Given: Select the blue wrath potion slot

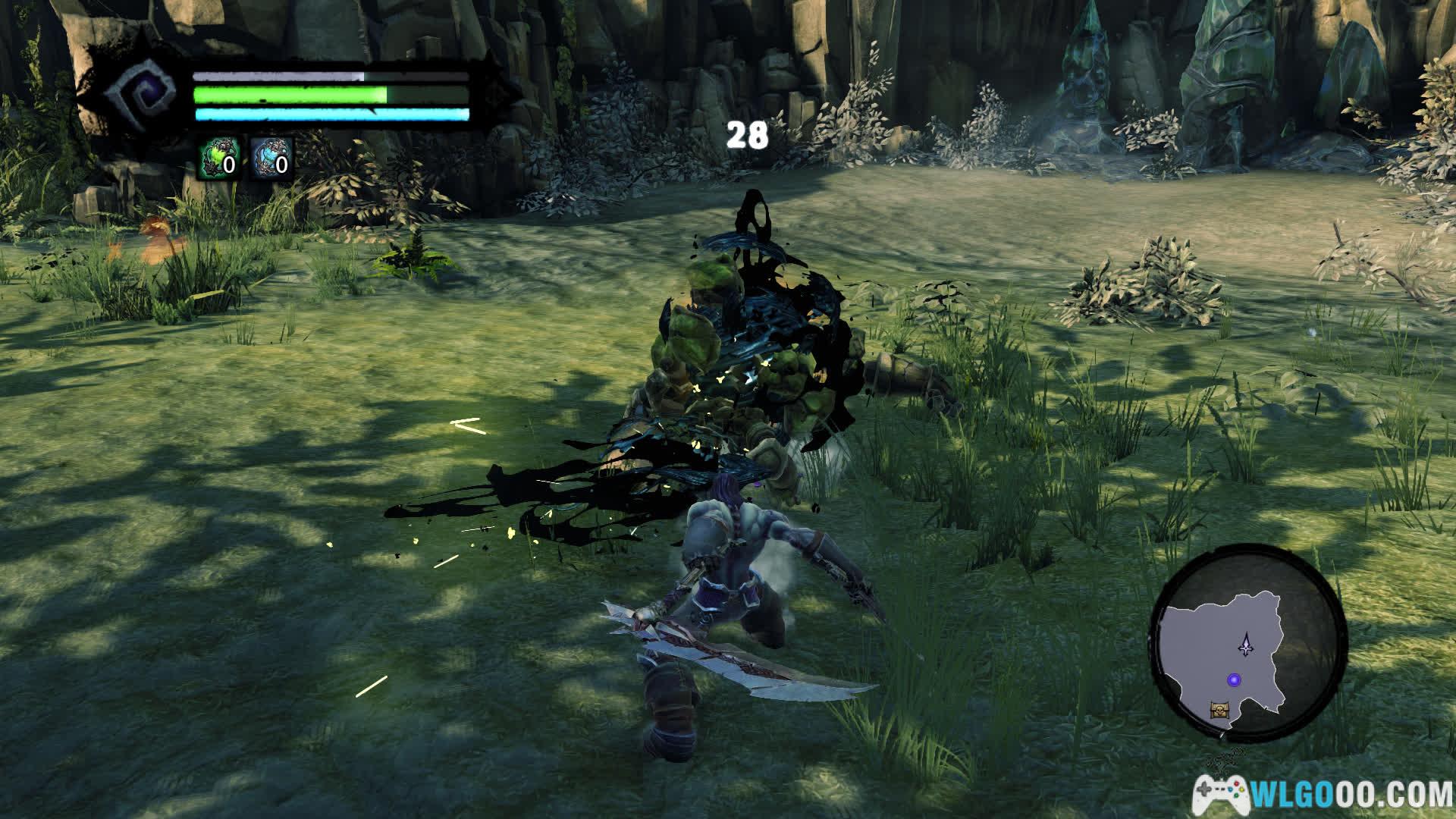Looking at the screenshot, I should (271, 158).
